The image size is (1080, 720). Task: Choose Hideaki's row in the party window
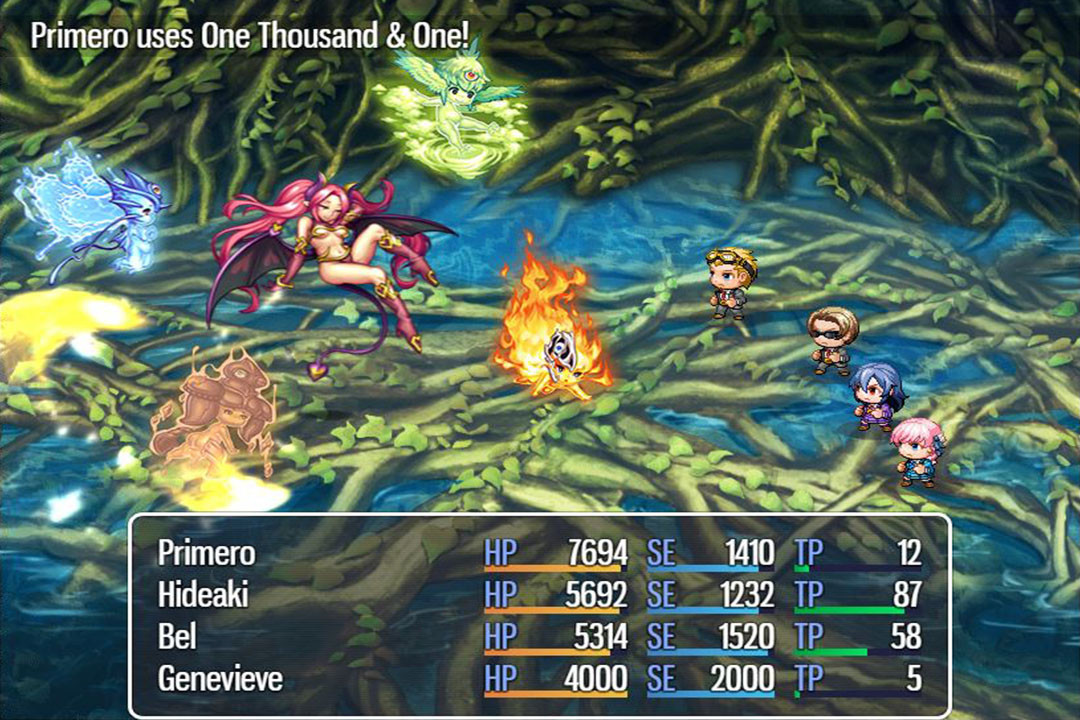[203, 595]
